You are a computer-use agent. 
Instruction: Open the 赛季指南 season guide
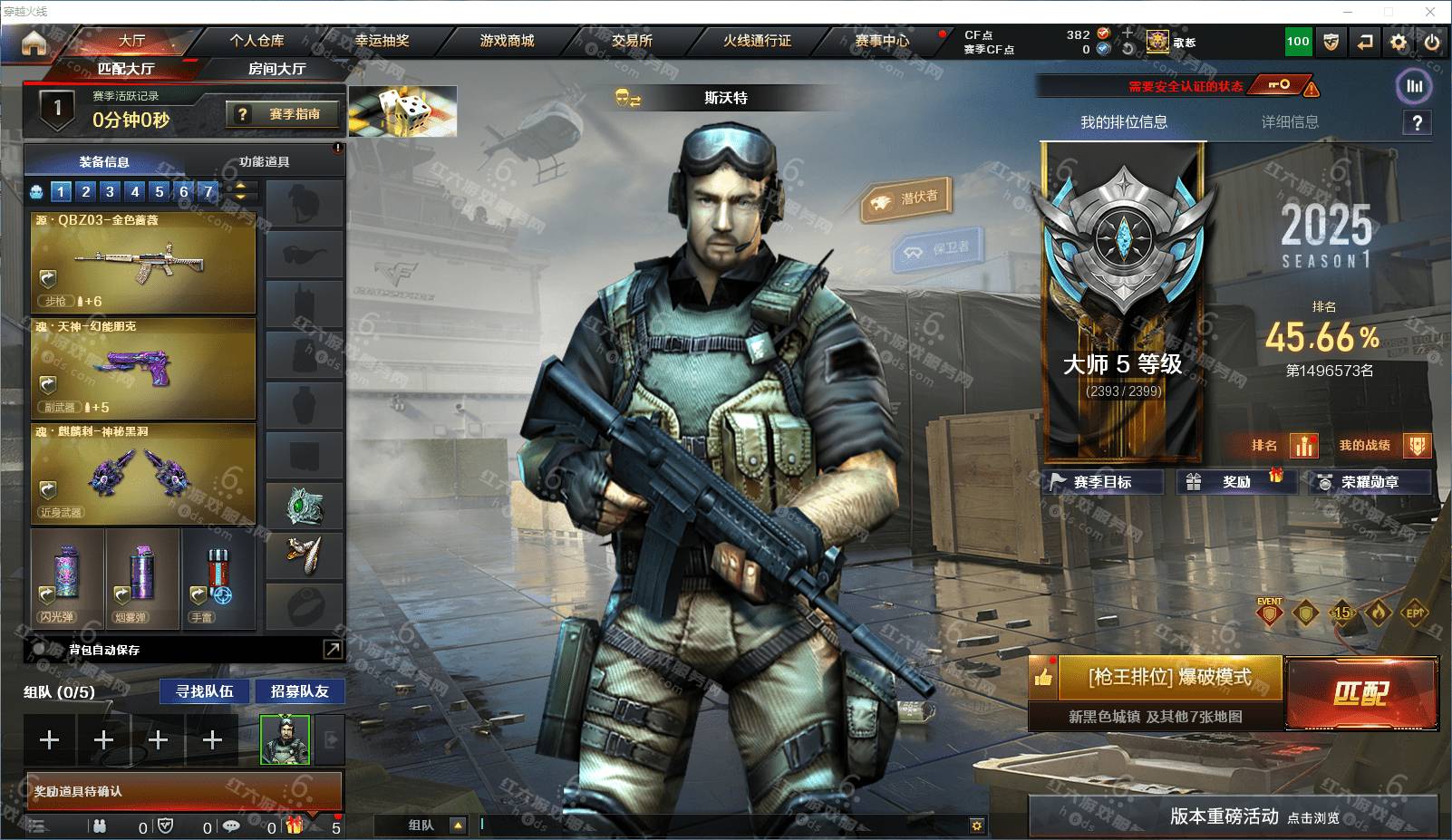(284, 114)
